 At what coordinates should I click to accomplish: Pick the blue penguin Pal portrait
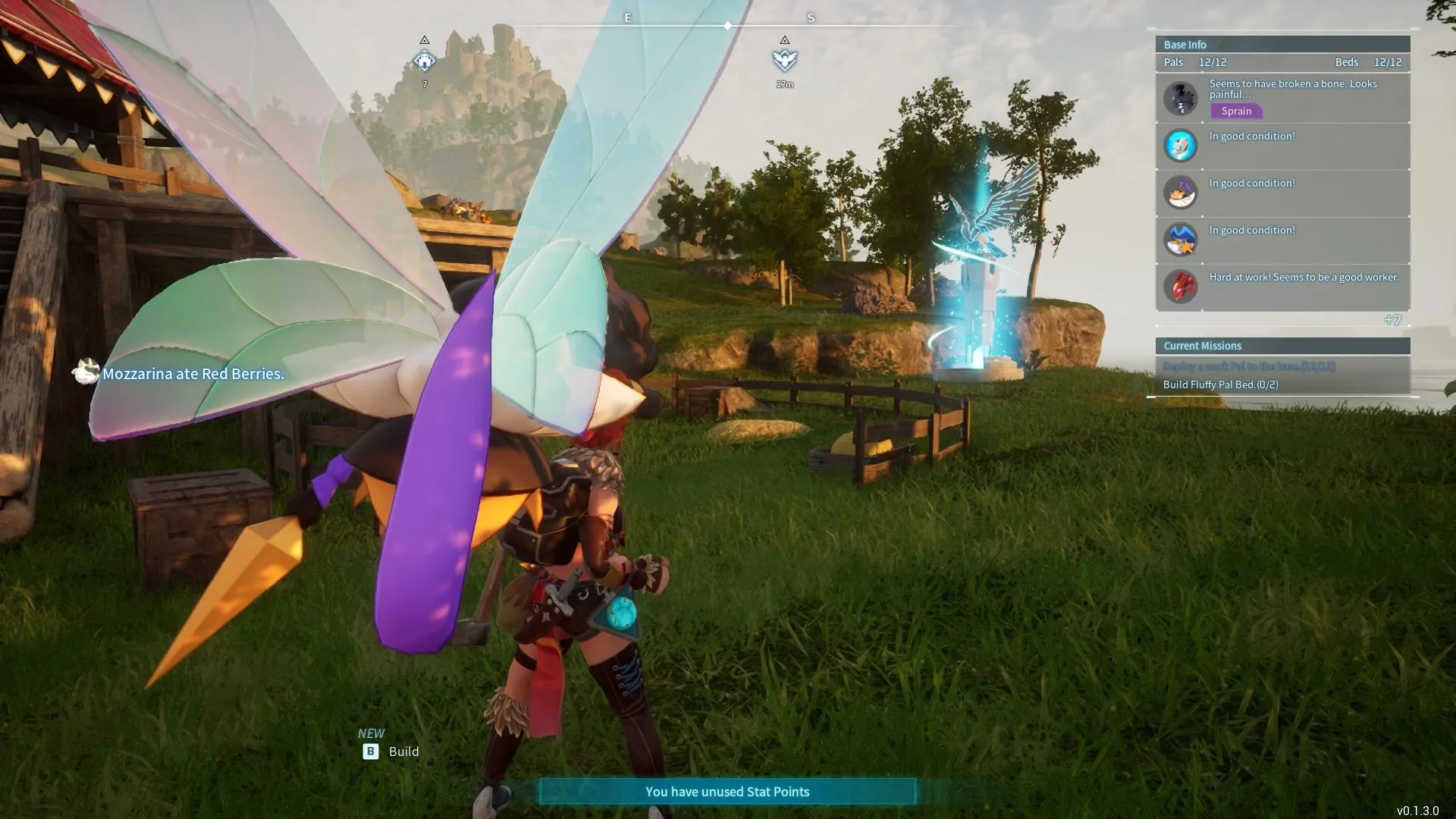pos(1180,240)
